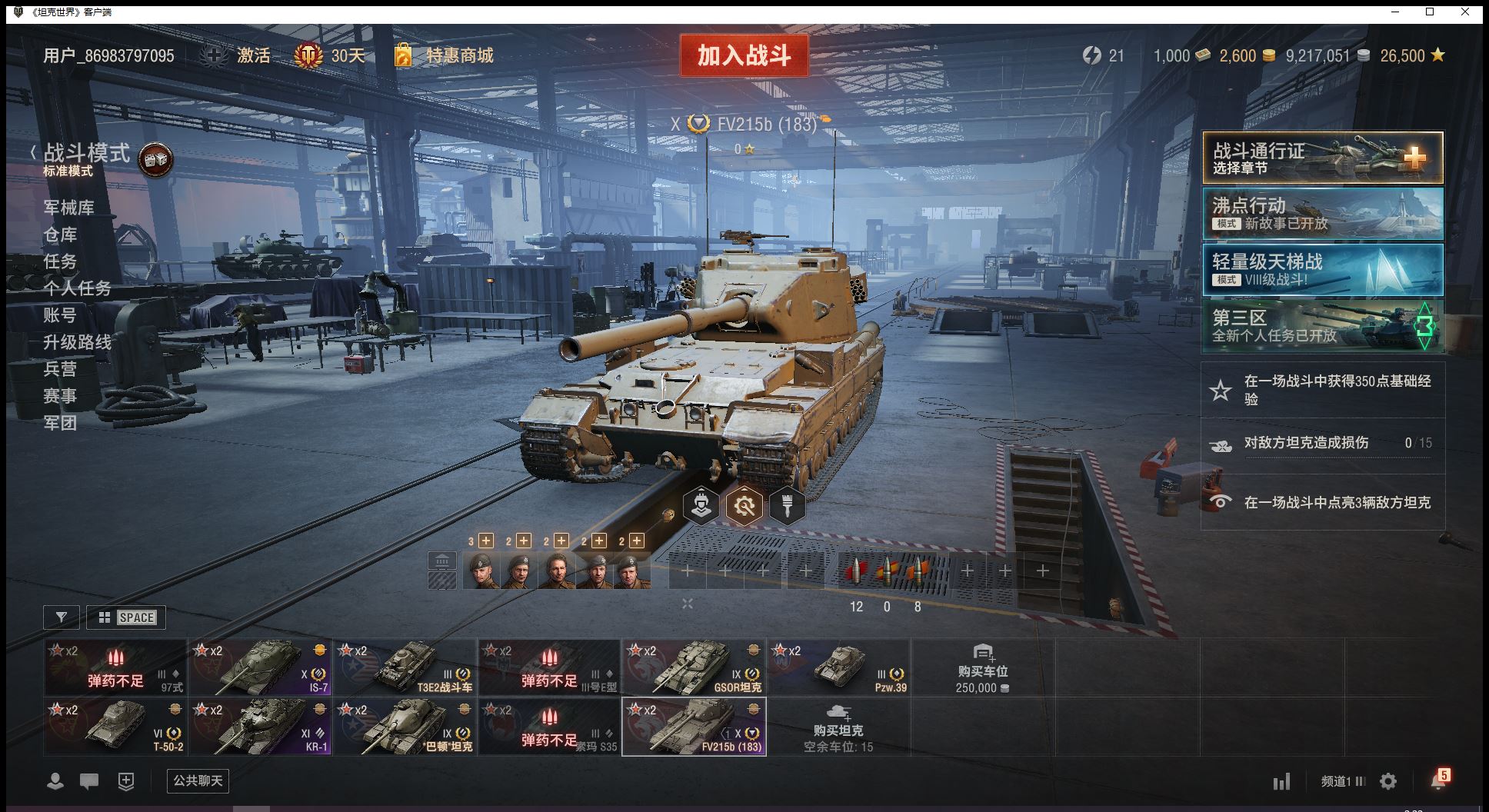Image resolution: width=1489 pixels, height=812 pixels.
Task: Open the notifications bell icon
Action: click(x=1437, y=781)
